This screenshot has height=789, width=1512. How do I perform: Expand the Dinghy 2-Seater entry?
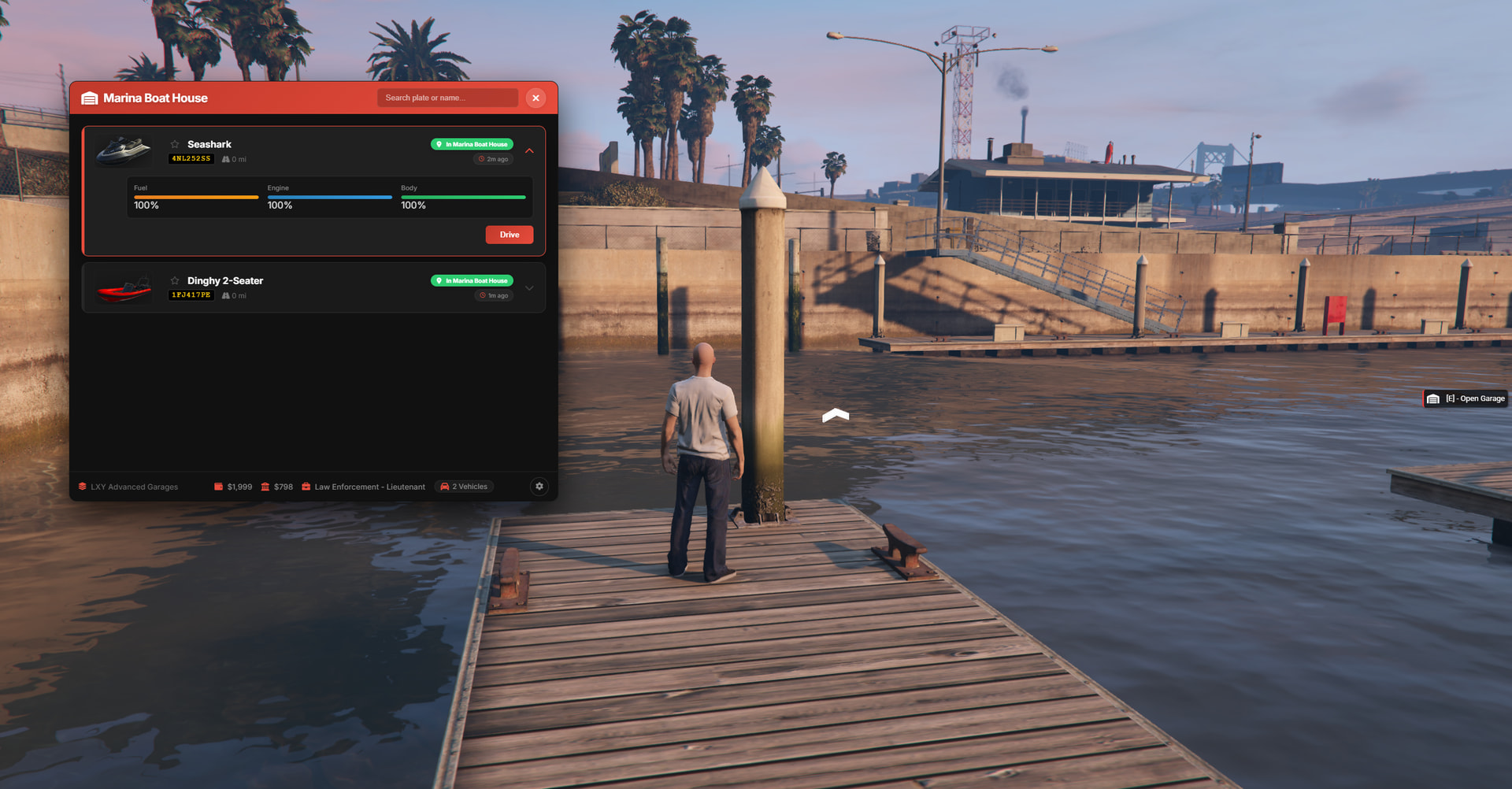coord(529,288)
